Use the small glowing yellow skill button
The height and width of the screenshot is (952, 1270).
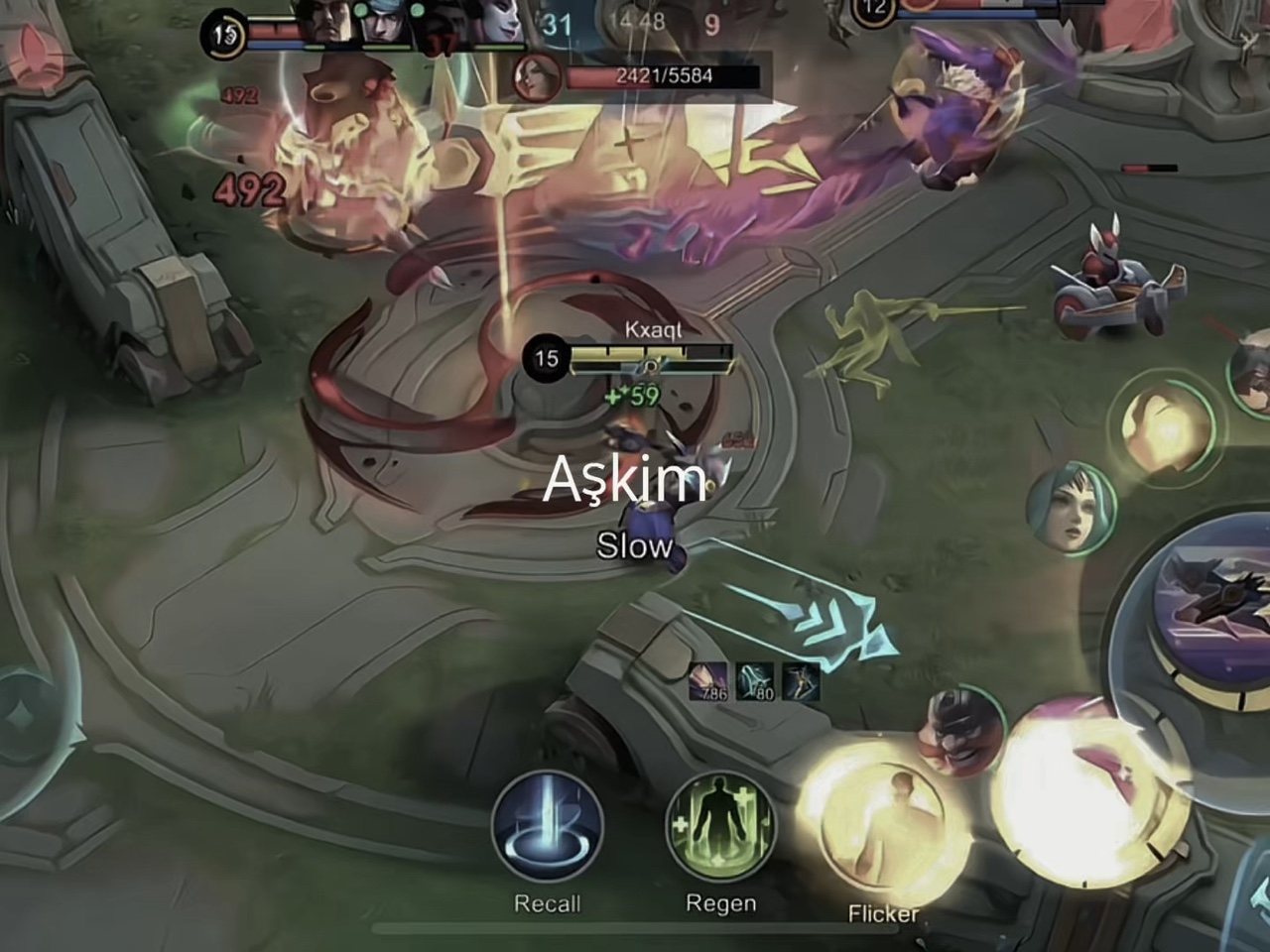pyautogui.click(x=1166, y=428)
